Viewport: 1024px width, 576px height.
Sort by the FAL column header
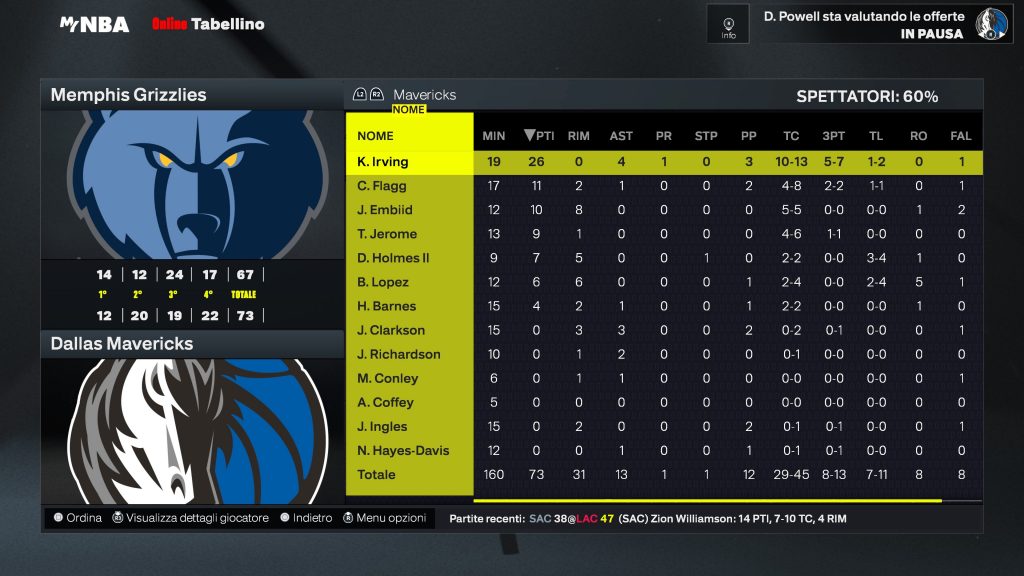pyautogui.click(x=961, y=136)
